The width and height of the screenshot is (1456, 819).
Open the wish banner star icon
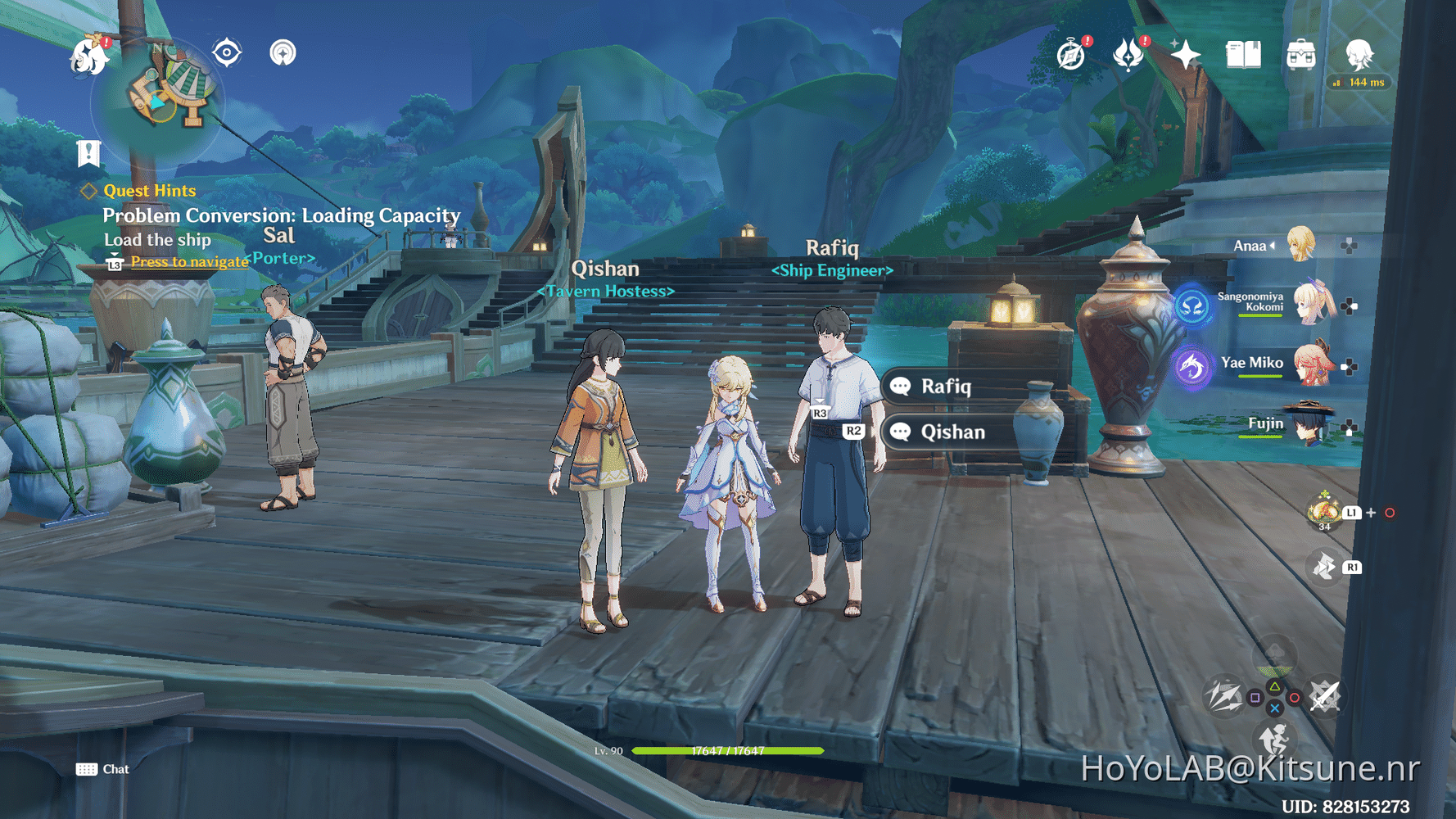click(x=1185, y=55)
